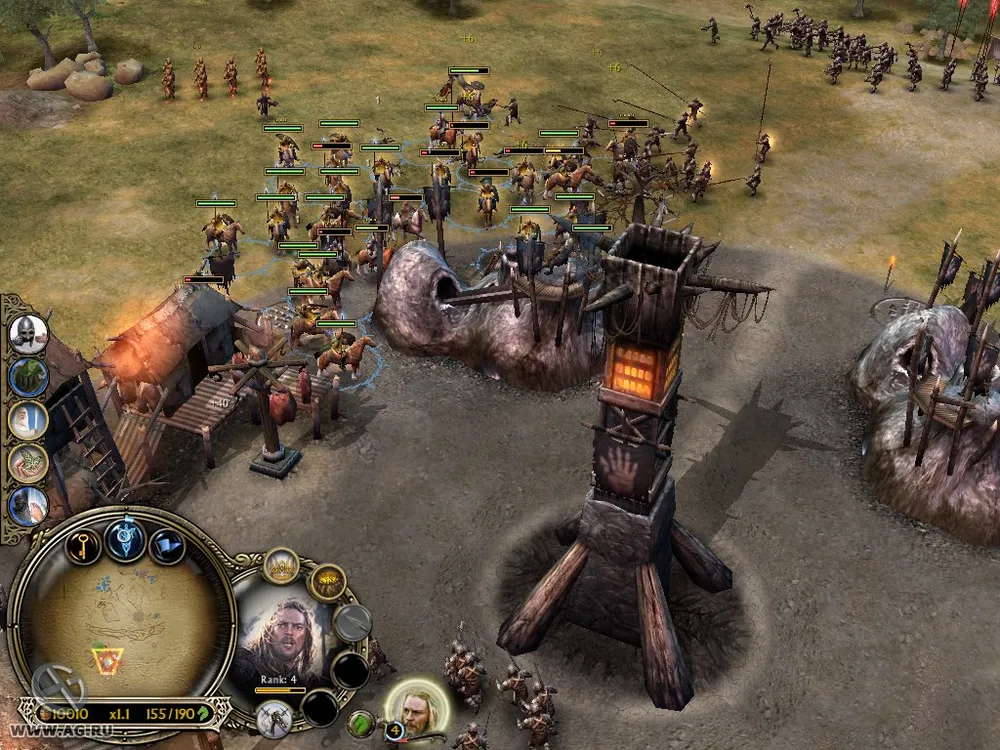Image resolution: width=1000 pixels, height=750 pixels.
Task: Activate the helmet power icon
Action: (29, 334)
